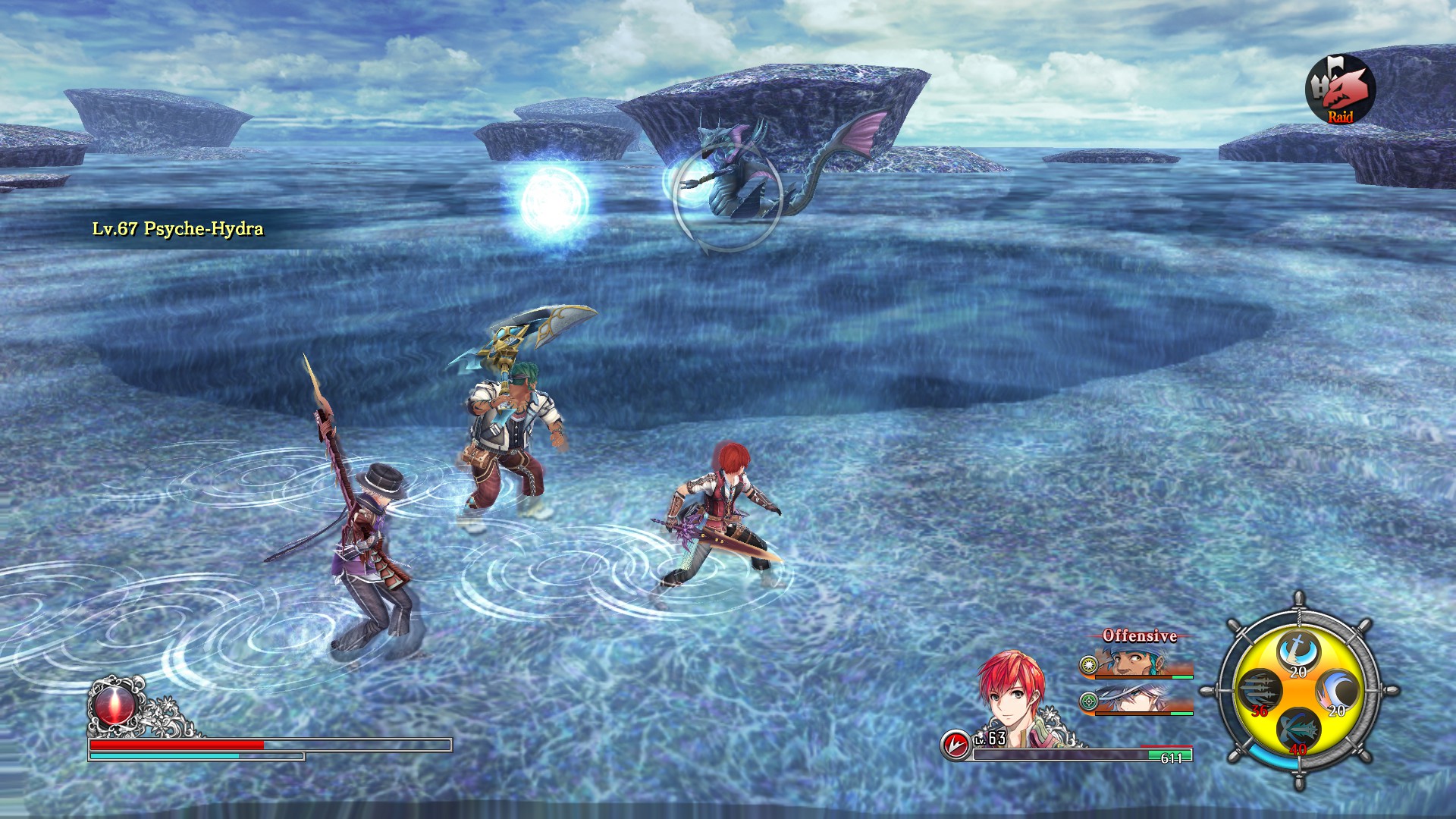Click the red arrow emblem beside Adol's level
Image resolution: width=1456 pixels, height=819 pixels.
958,745
